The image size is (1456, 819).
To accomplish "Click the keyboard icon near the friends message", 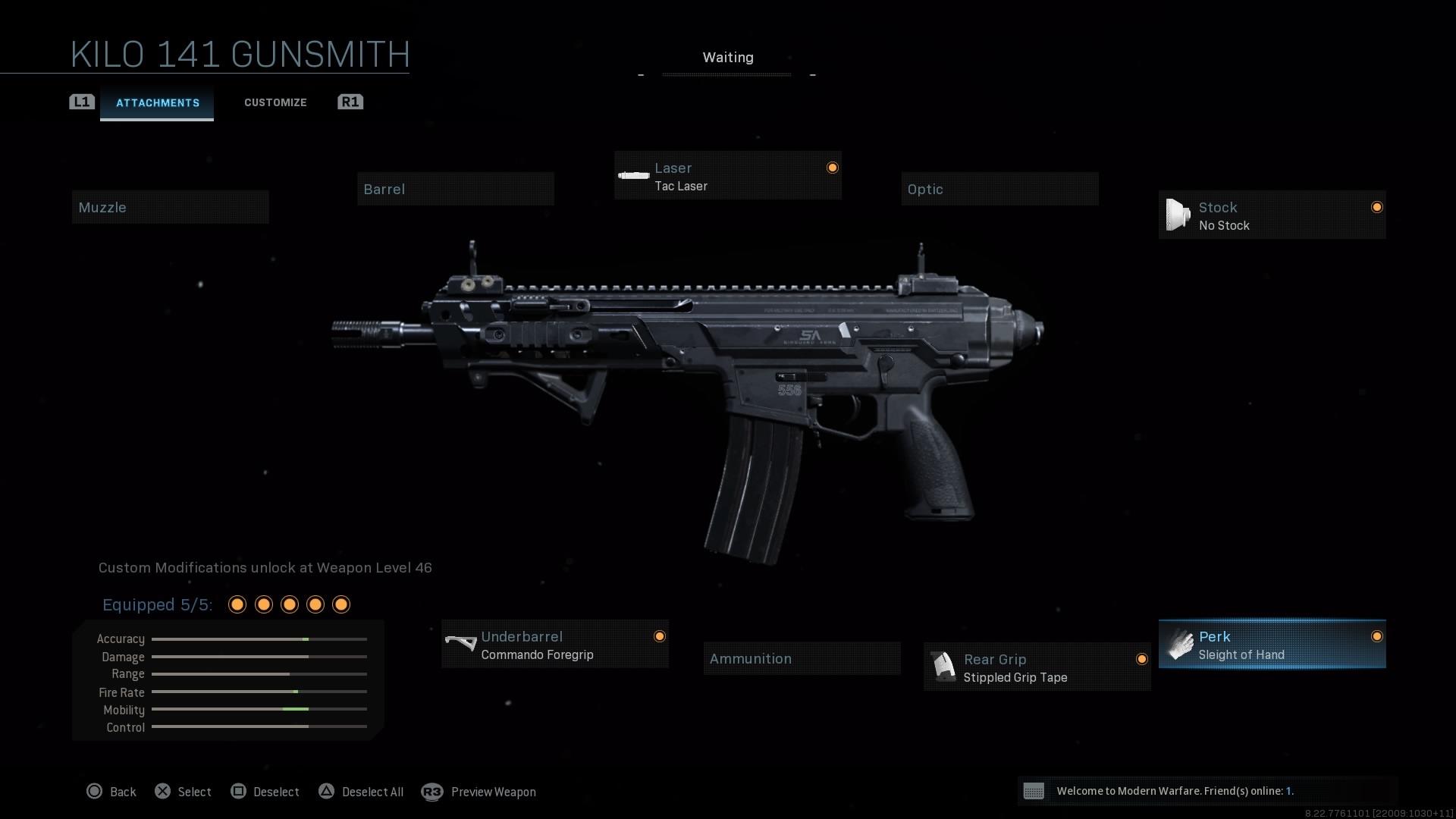I will coord(1034,791).
